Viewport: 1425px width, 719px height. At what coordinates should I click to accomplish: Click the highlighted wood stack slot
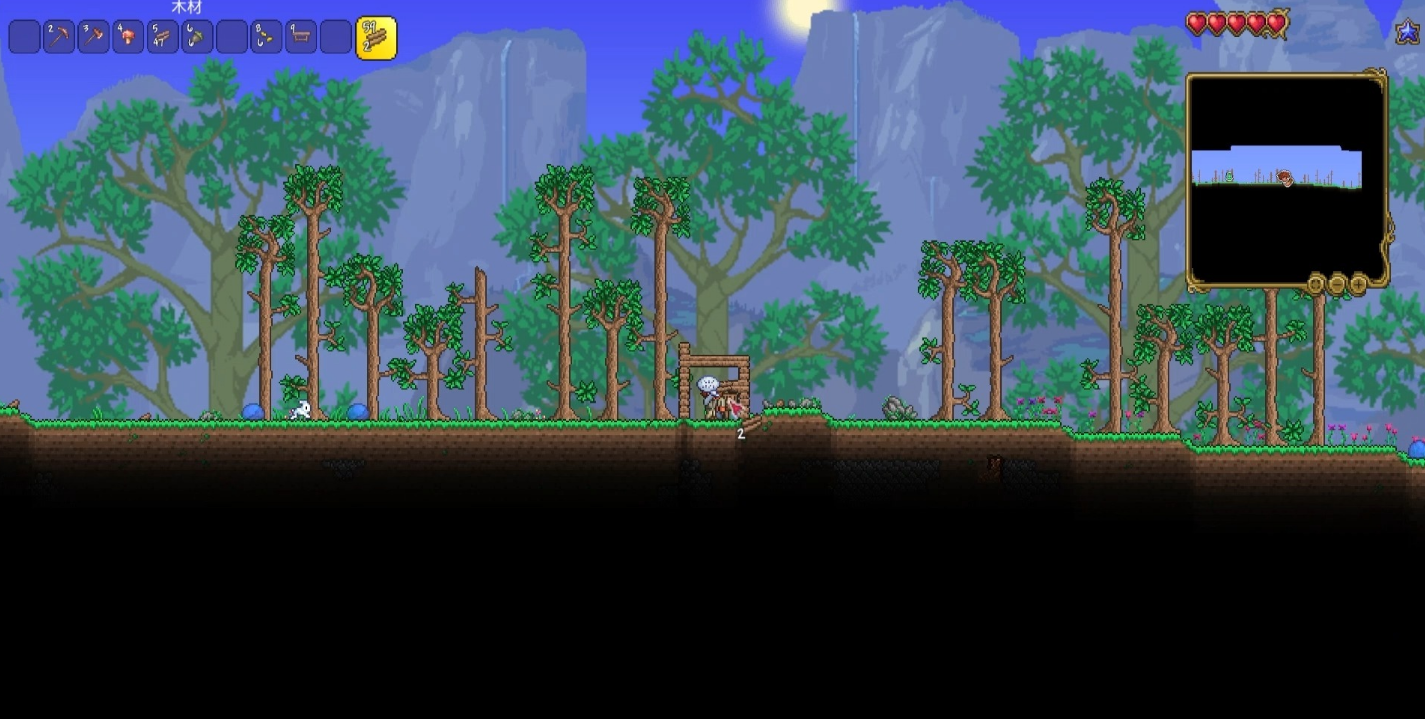coord(376,38)
